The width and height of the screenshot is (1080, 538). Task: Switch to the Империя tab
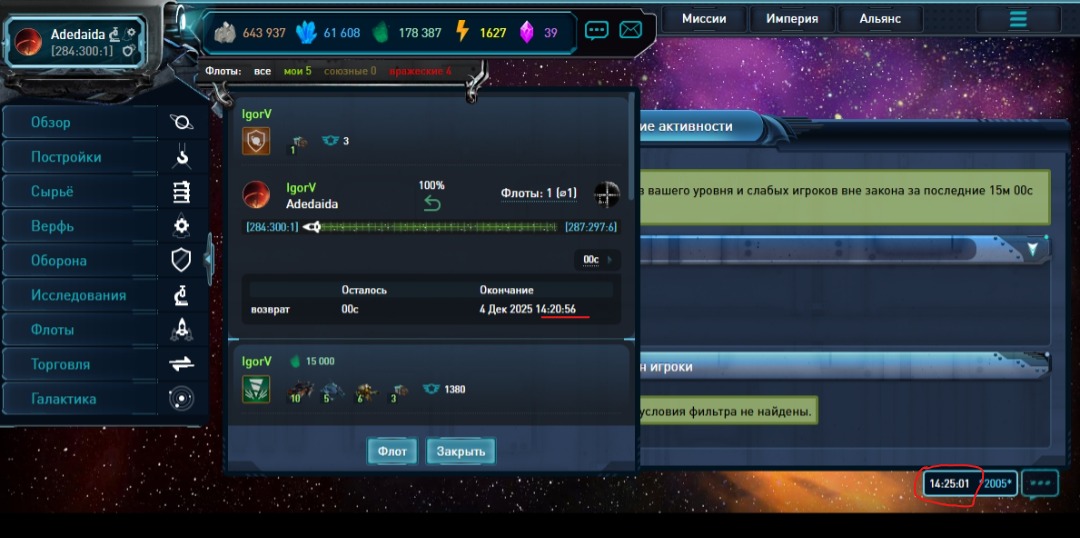click(x=792, y=19)
